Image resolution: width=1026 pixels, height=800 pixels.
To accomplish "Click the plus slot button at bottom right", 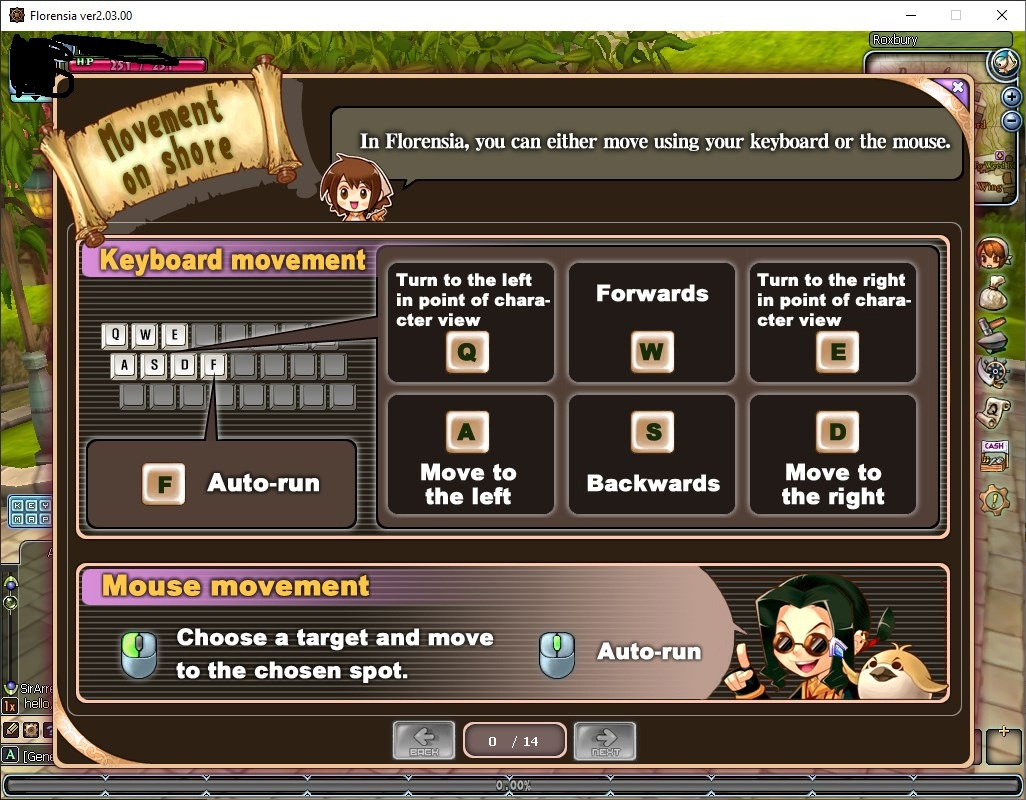I will pyautogui.click(x=1003, y=745).
